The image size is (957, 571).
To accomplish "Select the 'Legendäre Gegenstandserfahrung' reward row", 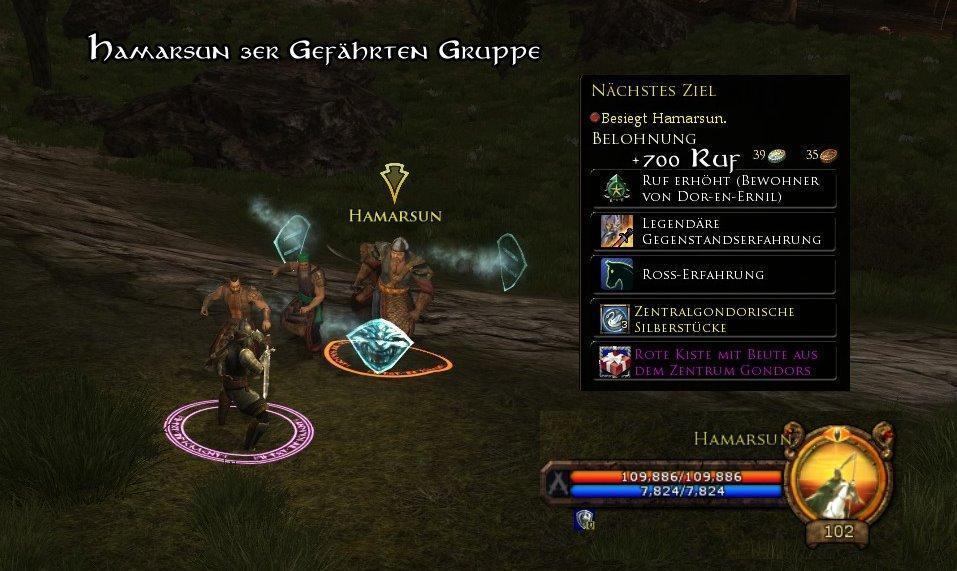I will coord(716,231).
